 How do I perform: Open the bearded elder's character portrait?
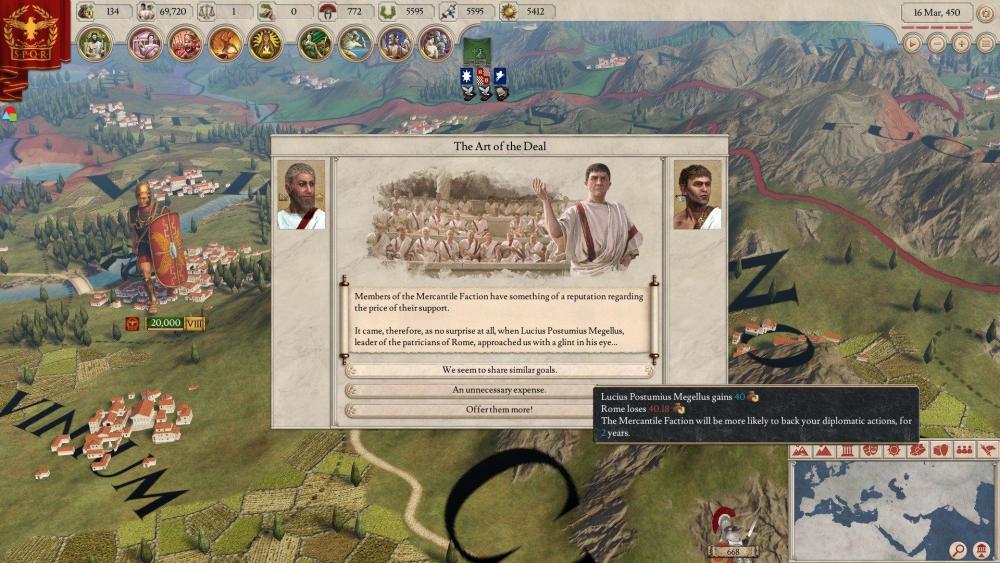[x=301, y=195]
